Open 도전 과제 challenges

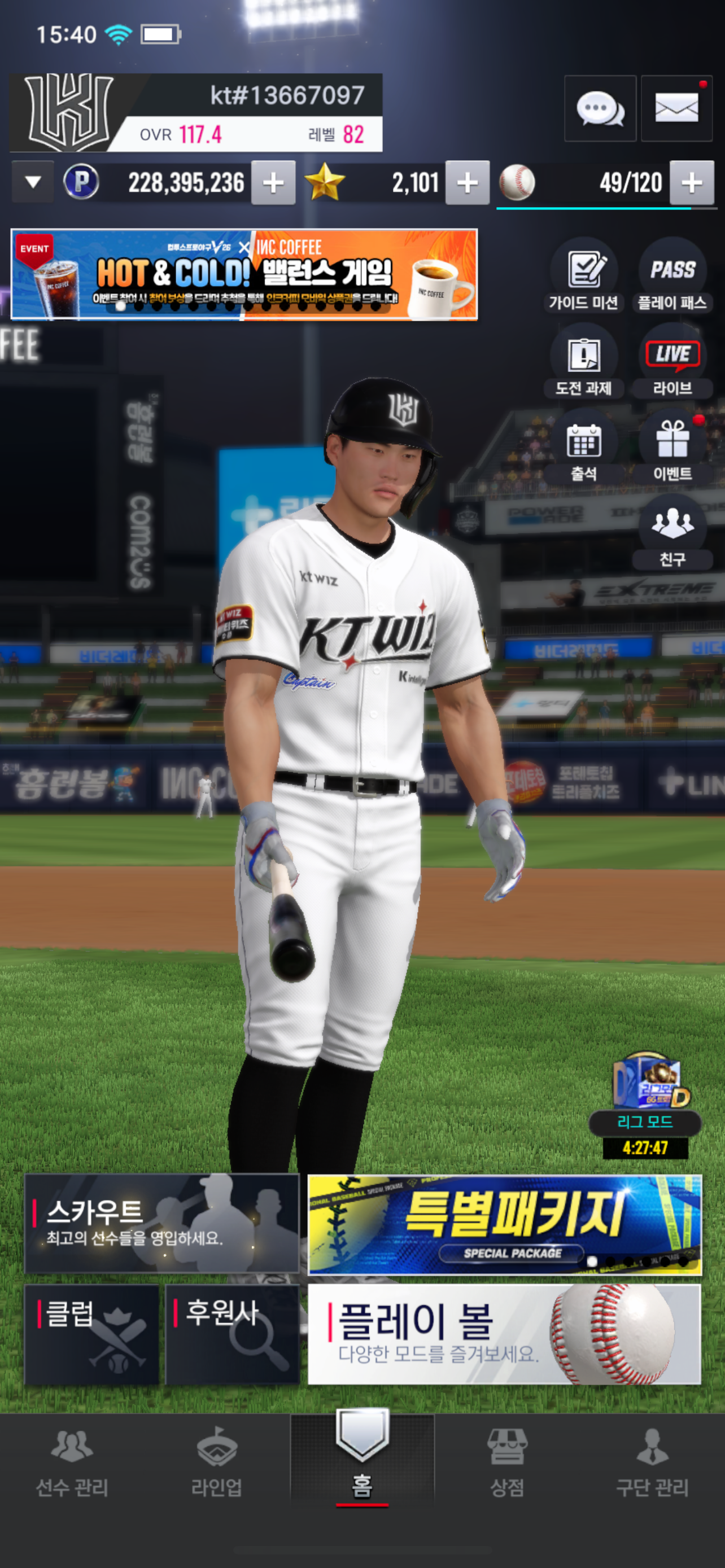click(583, 363)
